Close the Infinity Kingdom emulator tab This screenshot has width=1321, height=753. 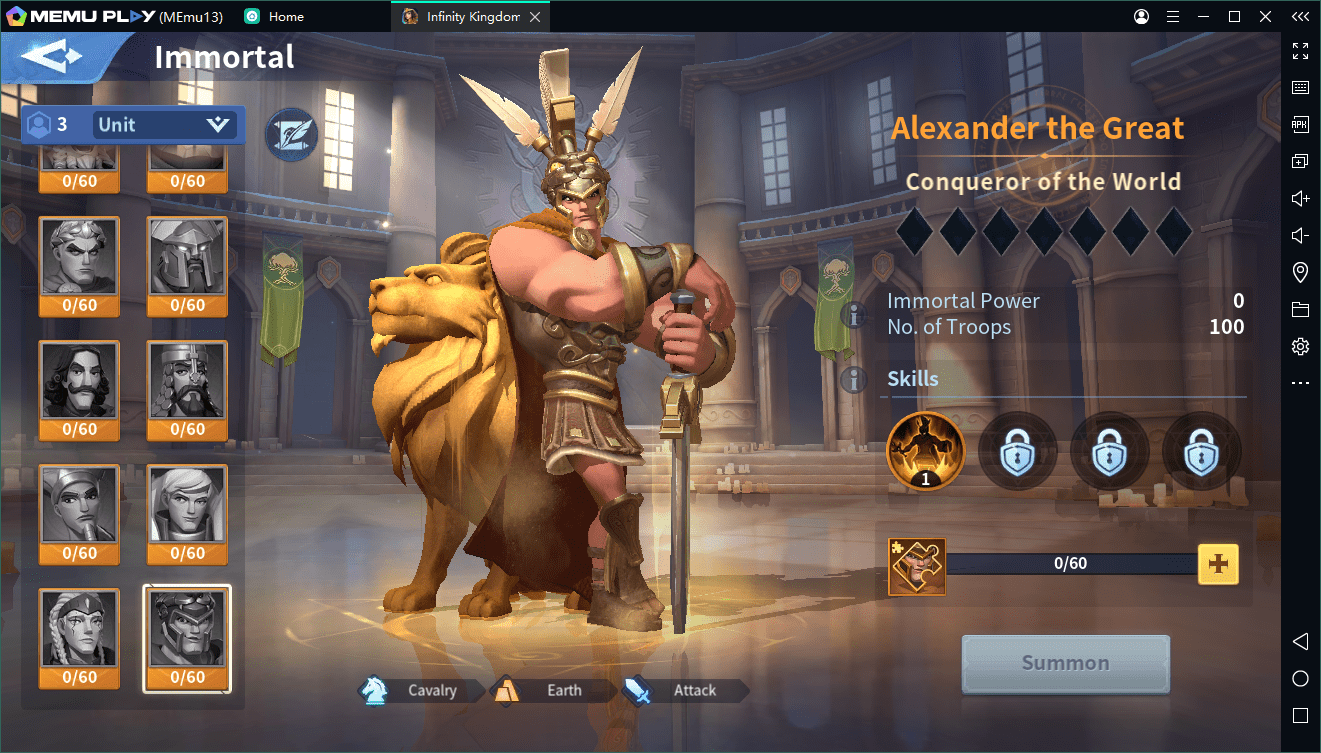click(x=535, y=17)
